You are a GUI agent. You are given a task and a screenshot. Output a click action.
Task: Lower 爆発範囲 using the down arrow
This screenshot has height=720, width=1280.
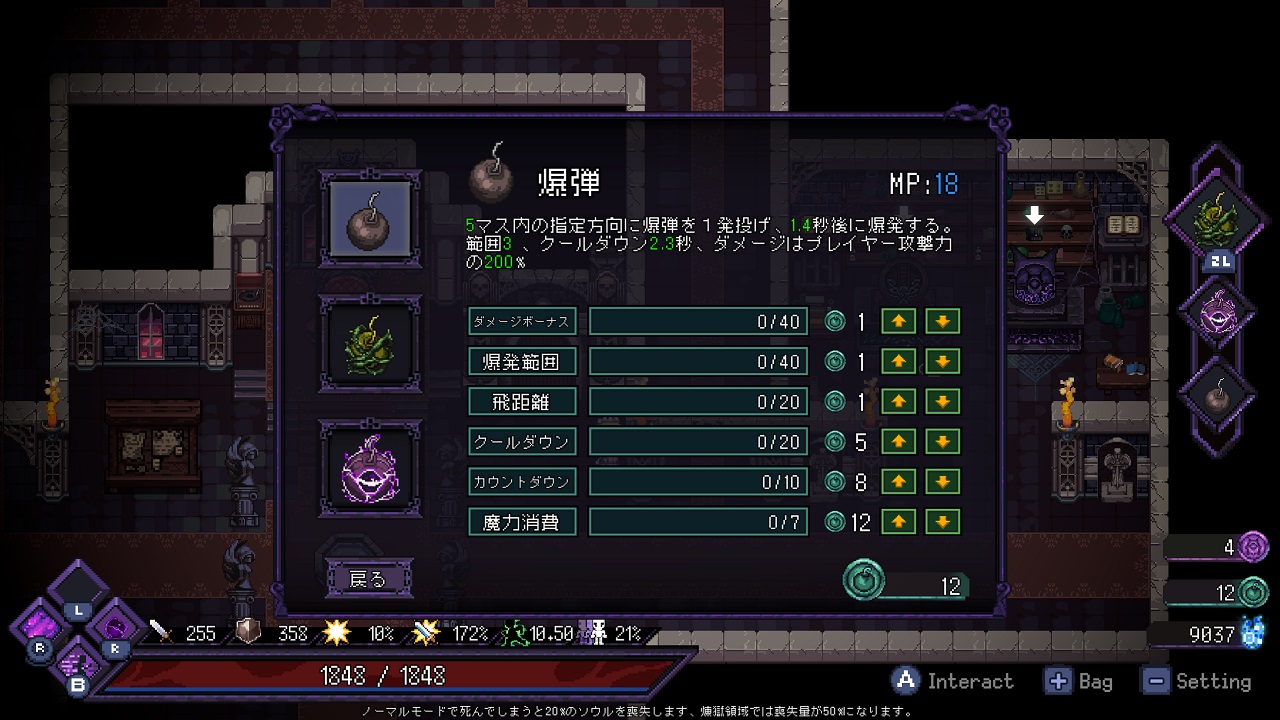pos(942,361)
